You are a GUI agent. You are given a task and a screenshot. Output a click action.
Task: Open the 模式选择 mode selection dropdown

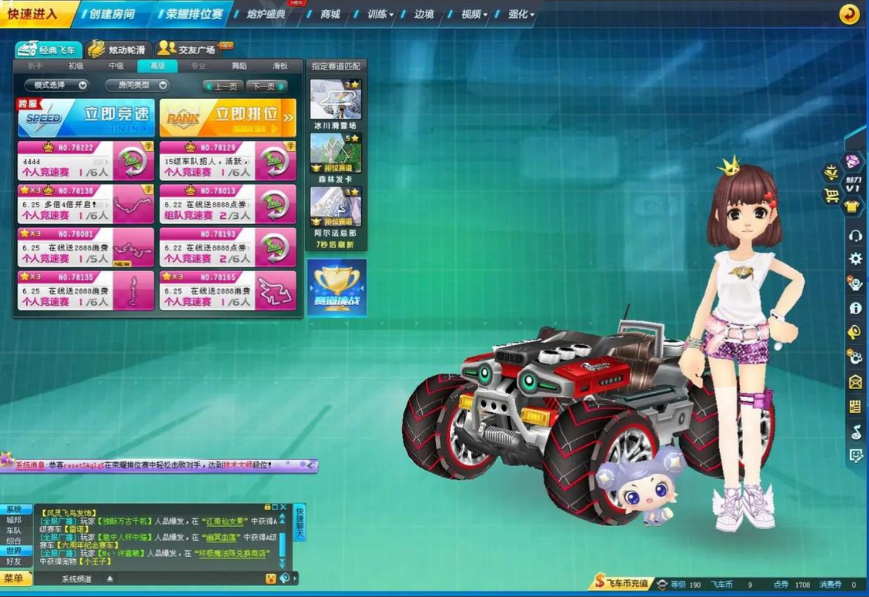click(56, 85)
